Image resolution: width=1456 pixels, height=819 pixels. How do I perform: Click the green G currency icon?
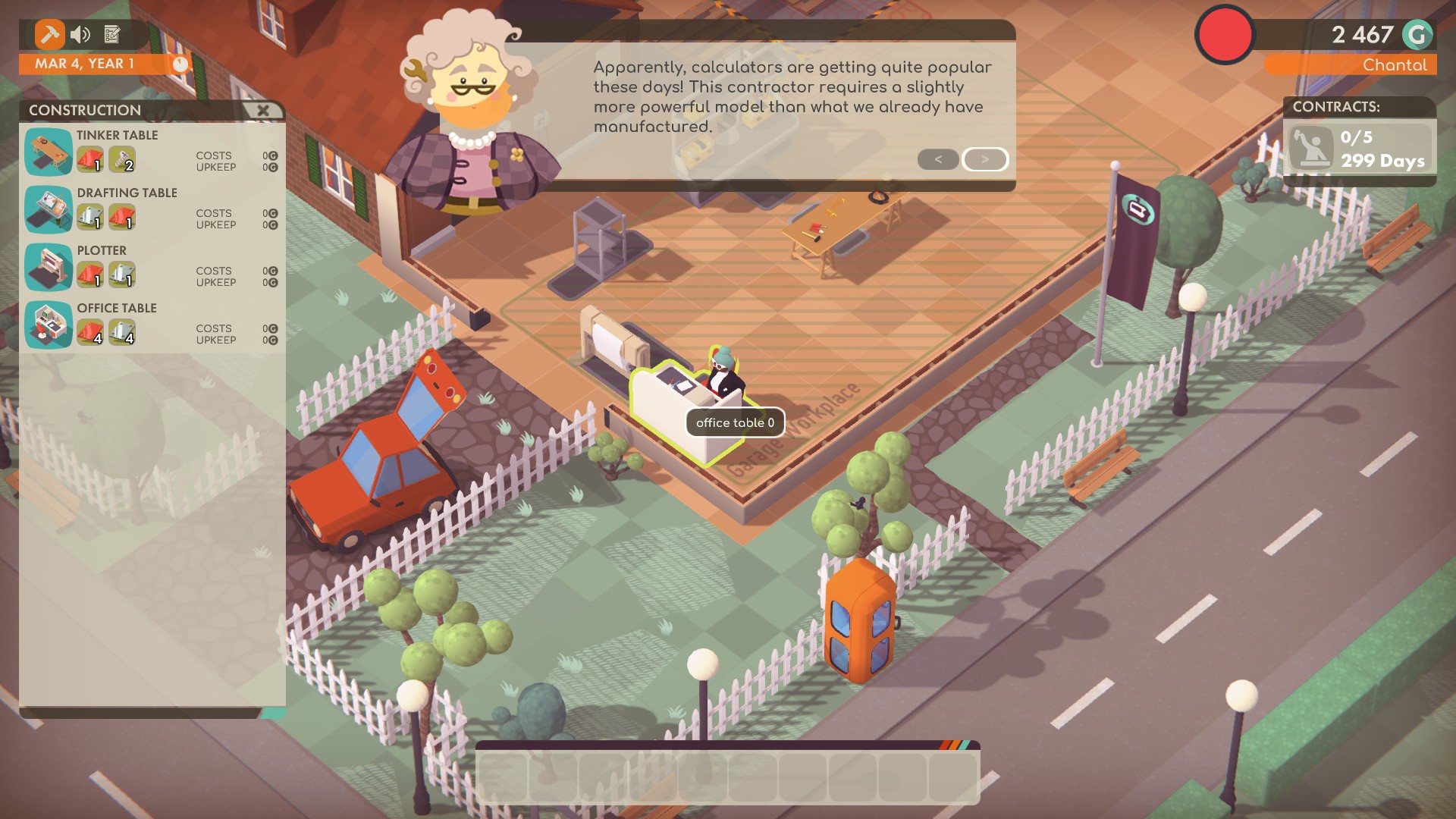tap(1417, 34)
